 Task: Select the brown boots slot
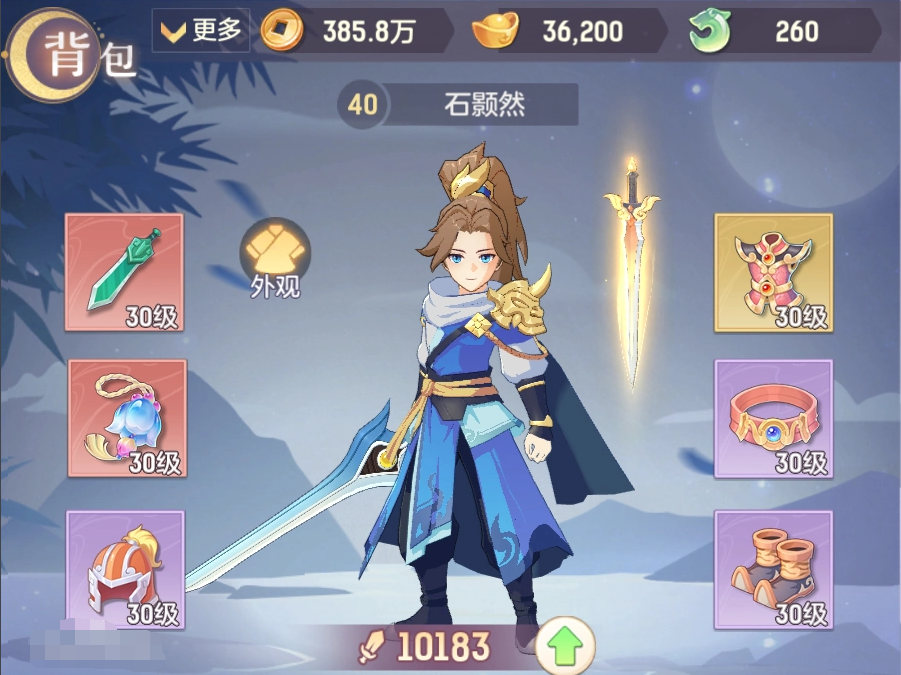(x=773, y=568)
